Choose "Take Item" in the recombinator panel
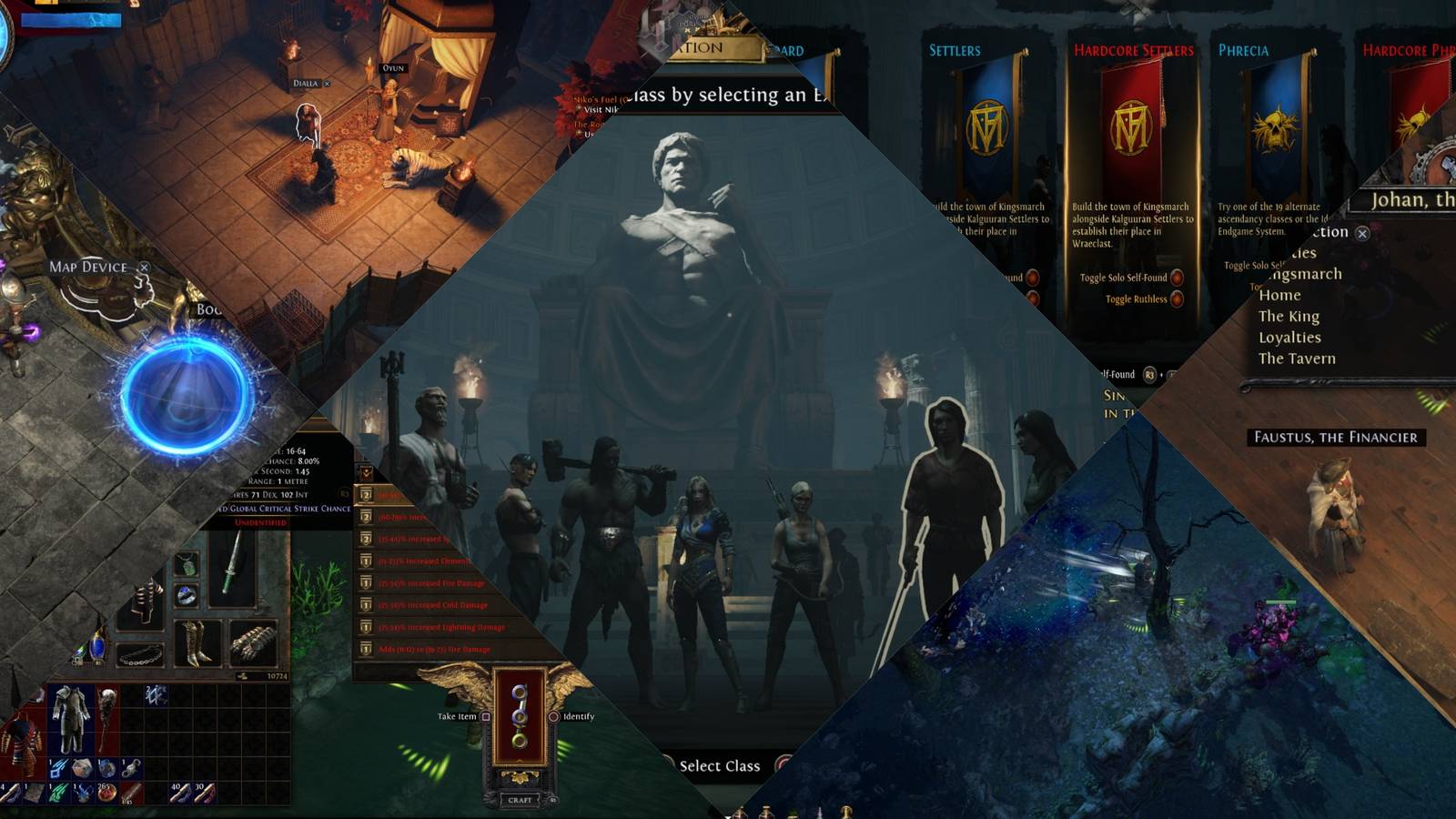This screenshot has width=1456, height=819. click(x=460, y=718)
